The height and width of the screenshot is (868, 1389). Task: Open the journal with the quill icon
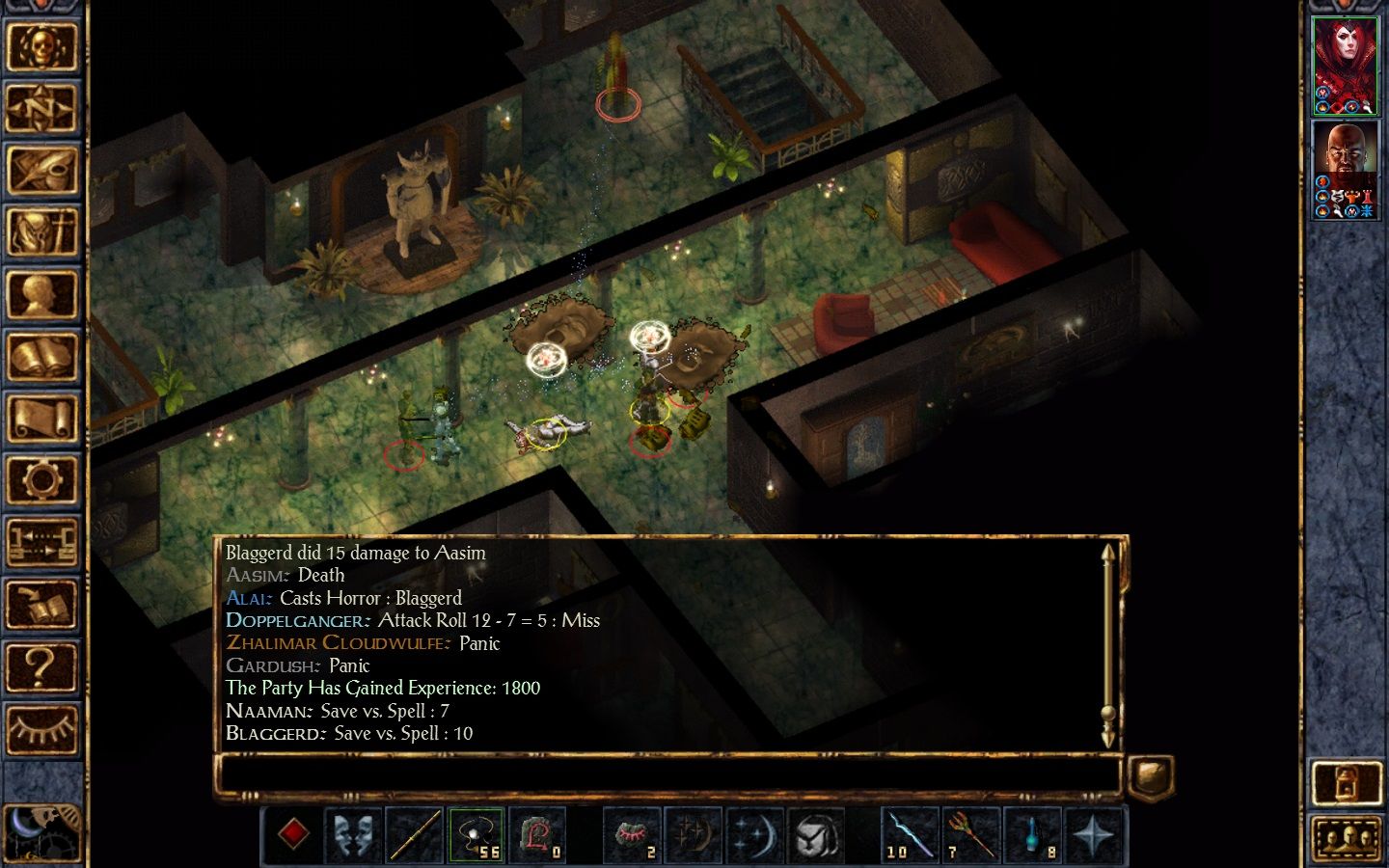point(41,170)
